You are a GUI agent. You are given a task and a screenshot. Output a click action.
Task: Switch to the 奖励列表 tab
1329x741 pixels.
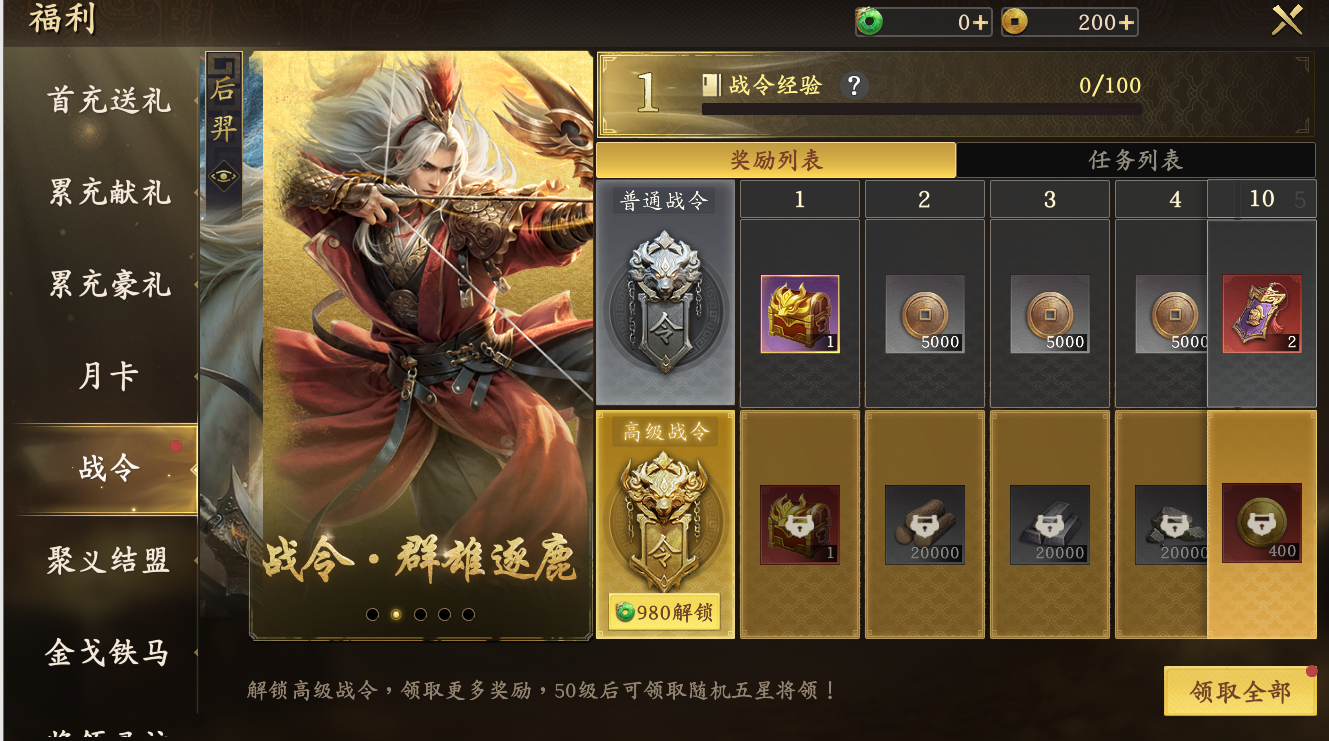[x=777, y=159]
